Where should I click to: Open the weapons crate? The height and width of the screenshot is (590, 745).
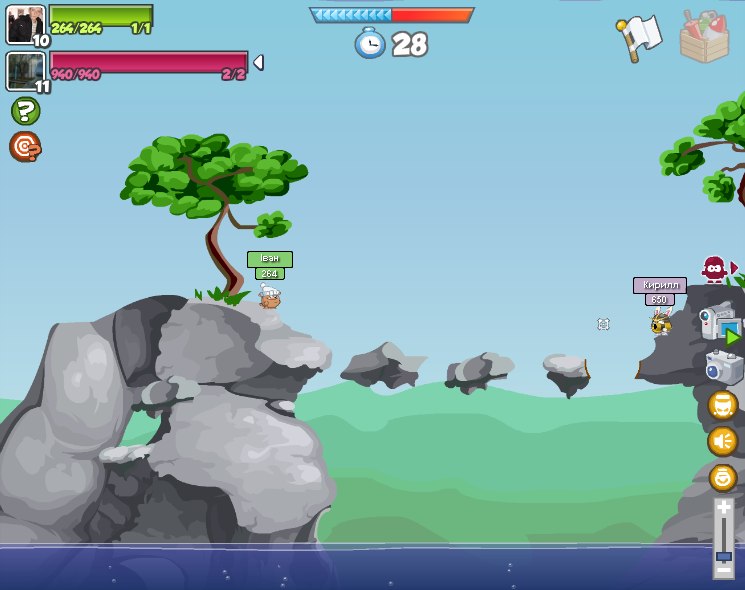click(x=704, y=37)
